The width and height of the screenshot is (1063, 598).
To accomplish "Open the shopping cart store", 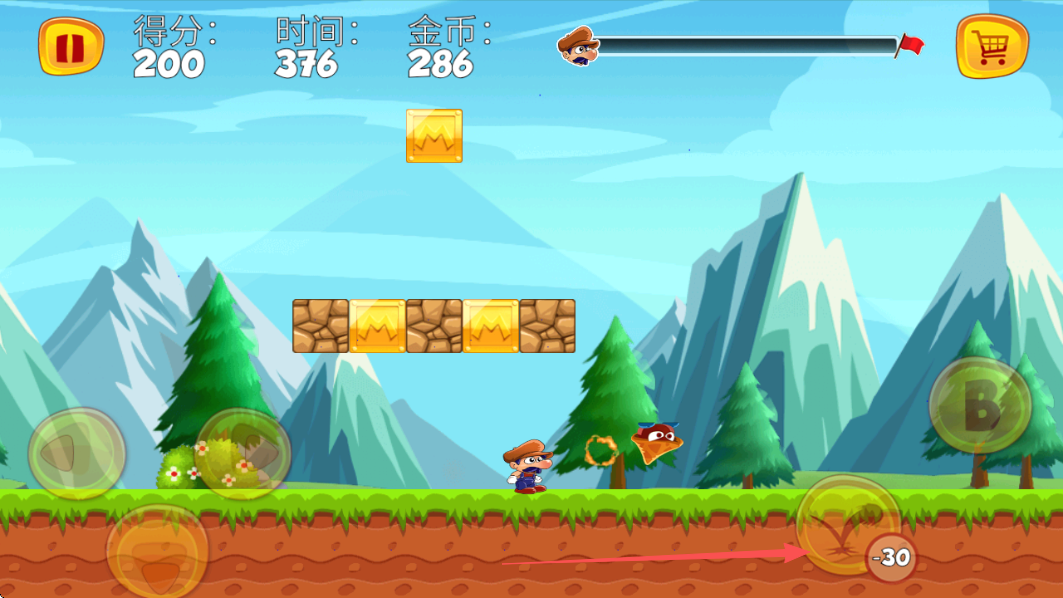I will 992,46.
